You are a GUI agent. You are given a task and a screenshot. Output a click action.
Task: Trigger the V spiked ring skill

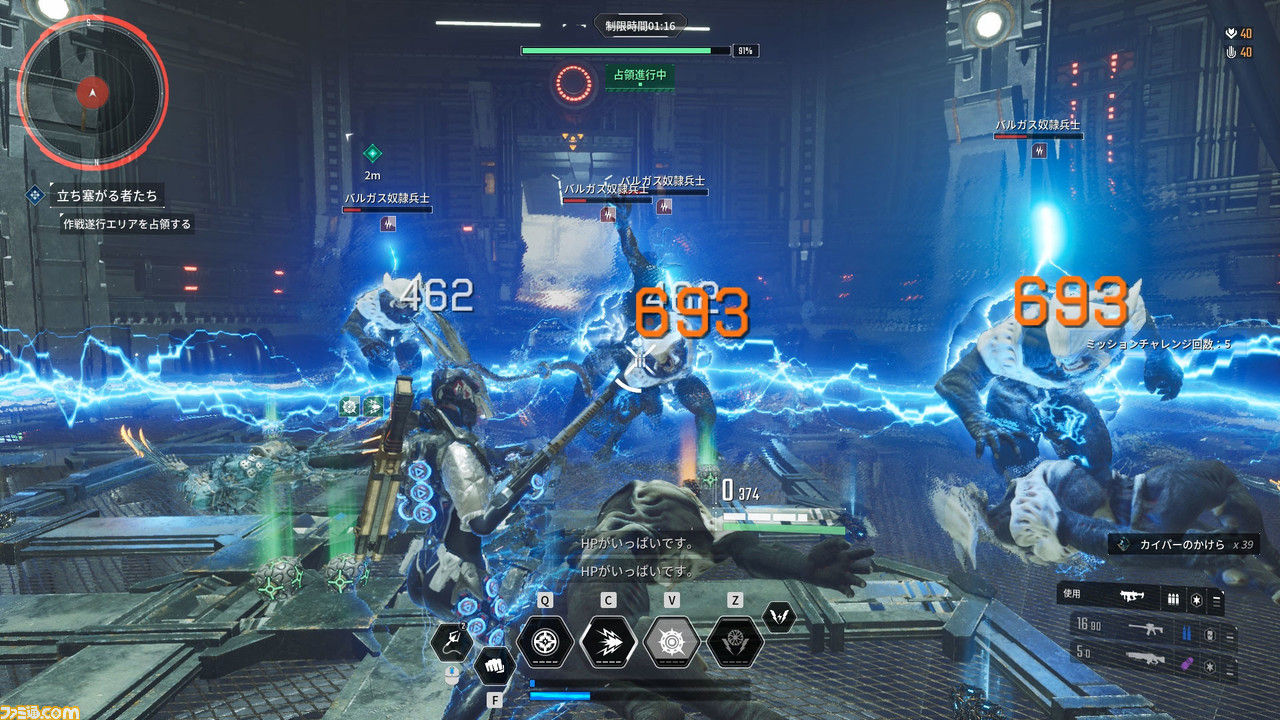pyautogui.click(x=672, y=641)
